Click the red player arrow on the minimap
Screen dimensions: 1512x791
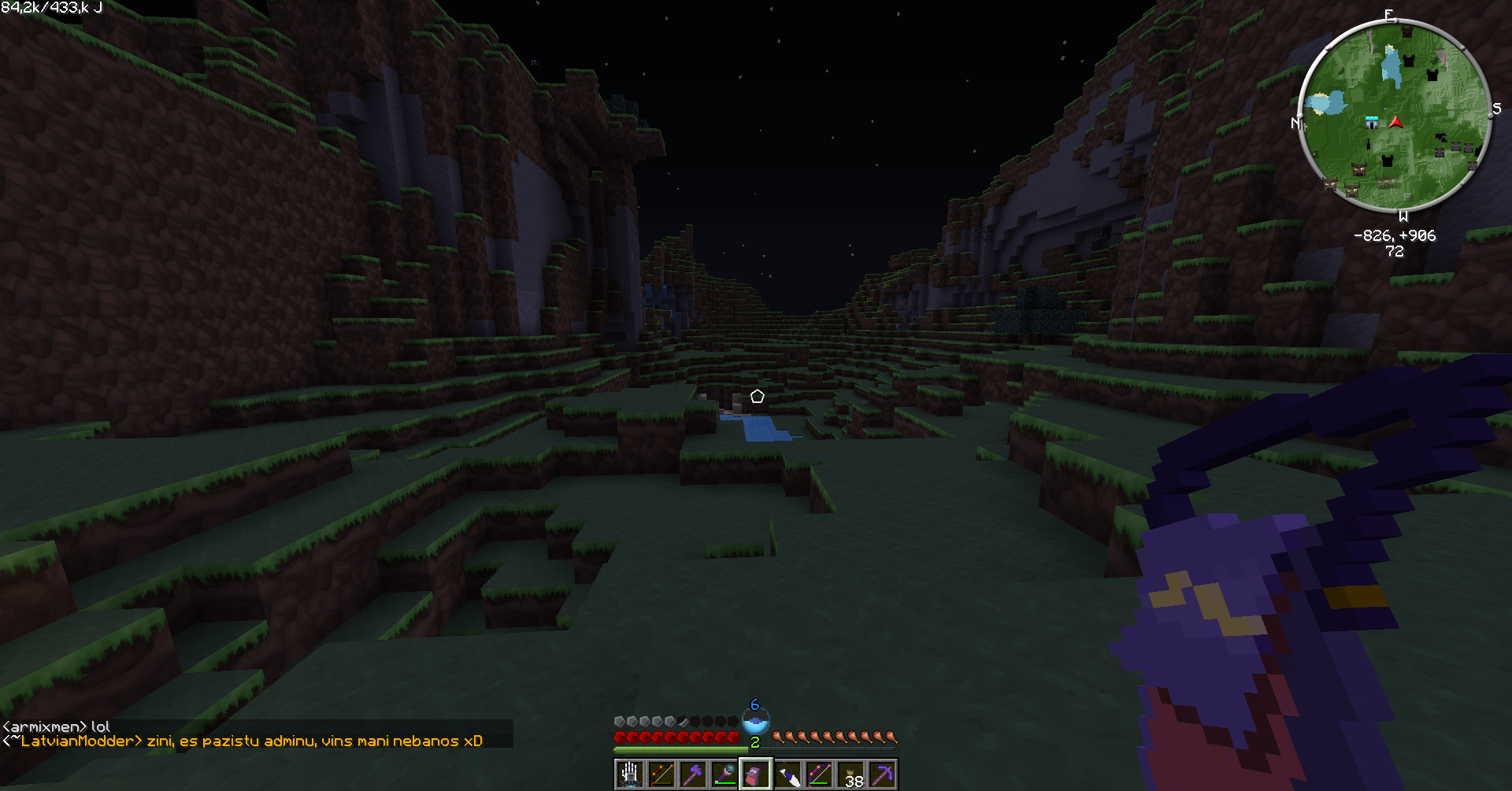pyautogui.click(x=1396, y=122)
